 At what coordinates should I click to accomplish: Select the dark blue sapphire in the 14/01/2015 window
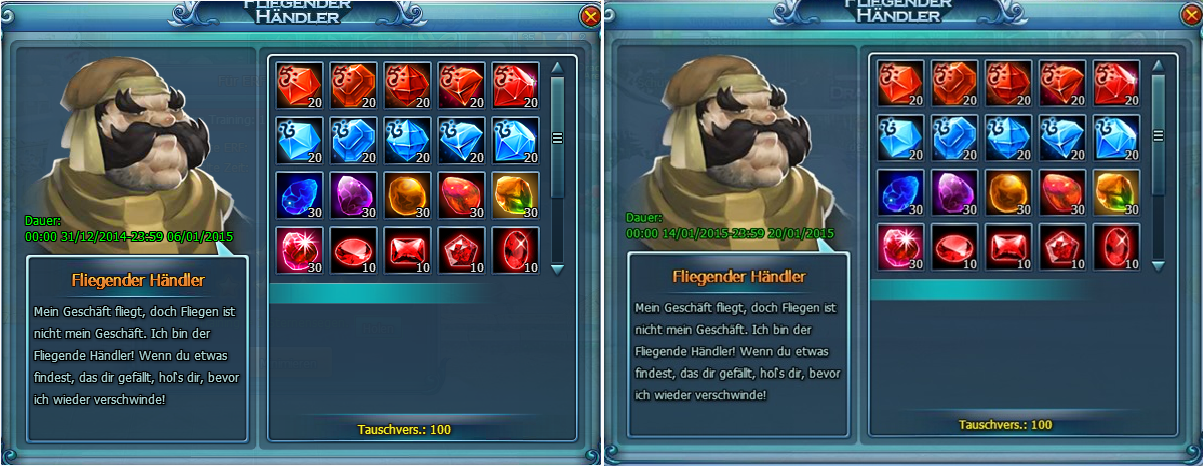point(901,192)
